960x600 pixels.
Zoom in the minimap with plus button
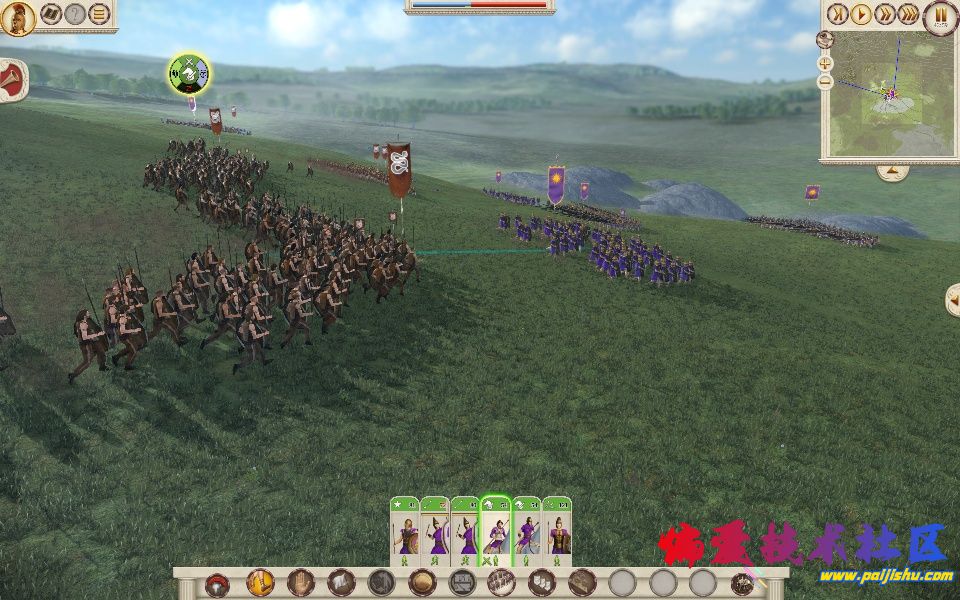(x=825, y=62)
